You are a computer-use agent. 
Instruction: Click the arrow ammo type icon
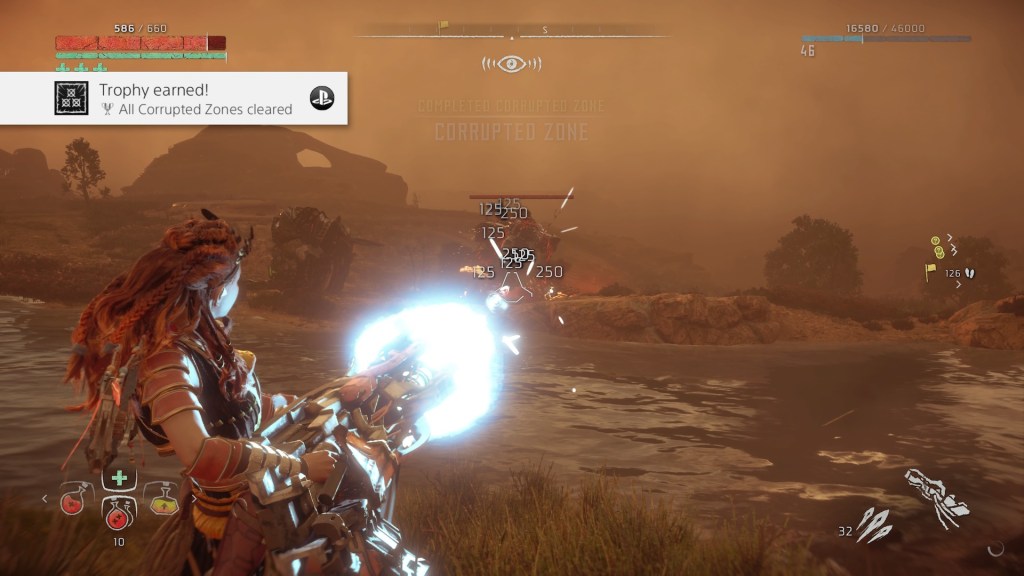click(x=873, y=525)
